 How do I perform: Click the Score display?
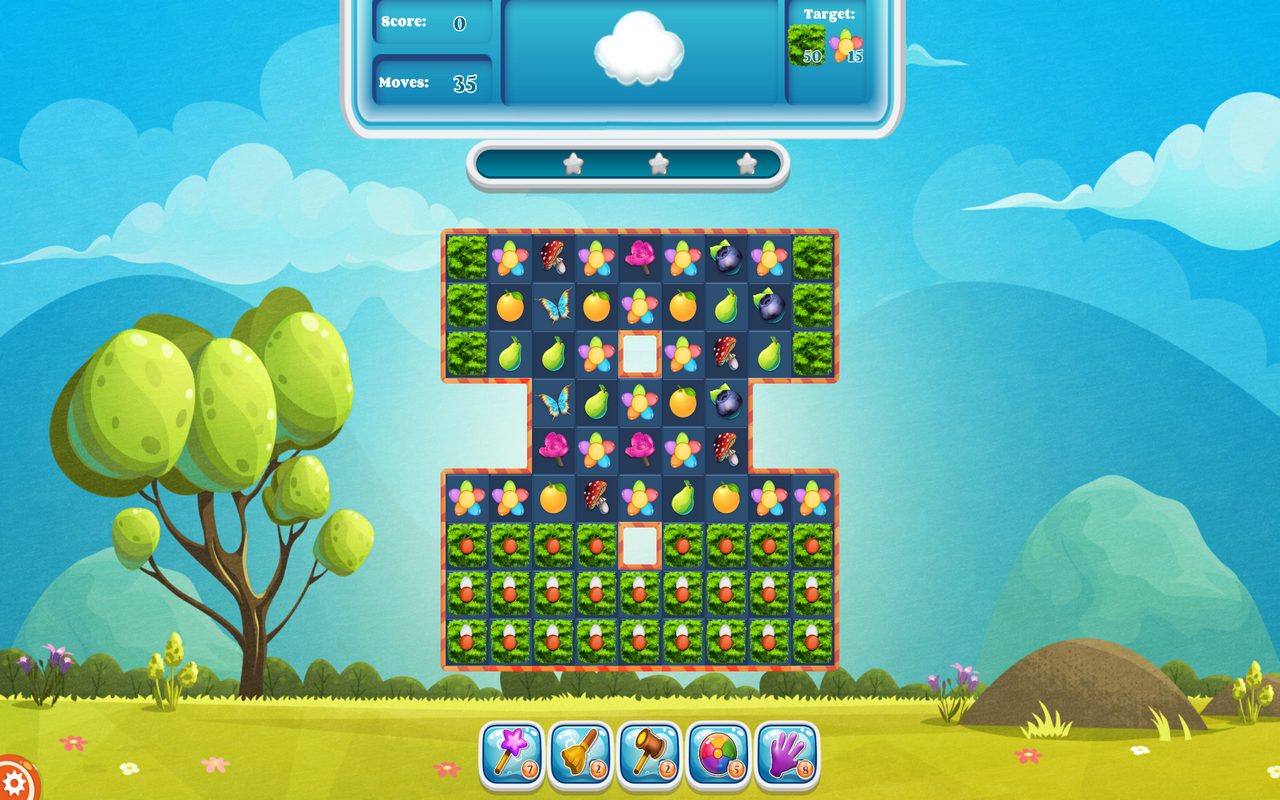[430, 22]
